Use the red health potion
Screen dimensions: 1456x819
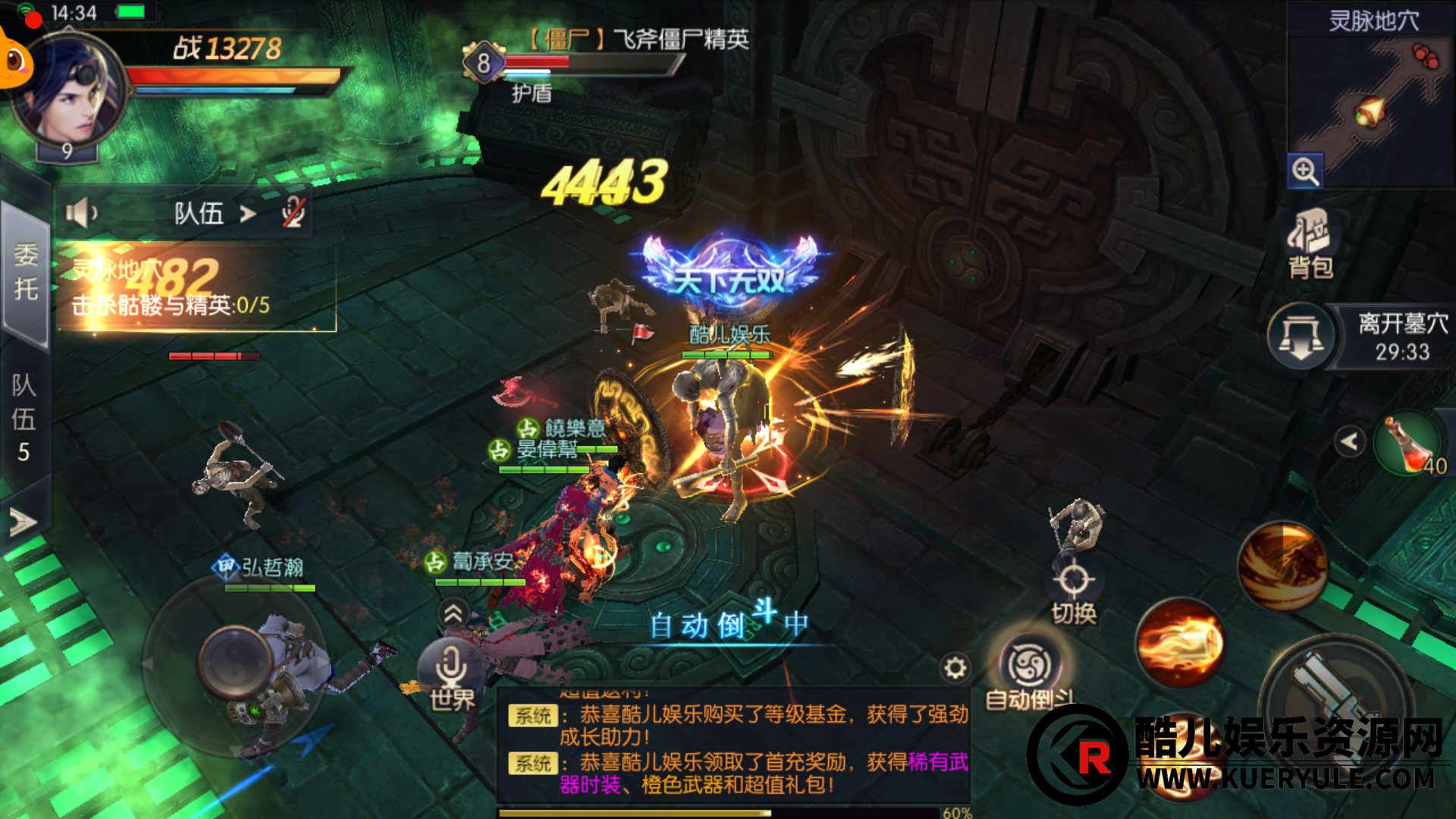pyautogui.click(x=1409, y=444)
